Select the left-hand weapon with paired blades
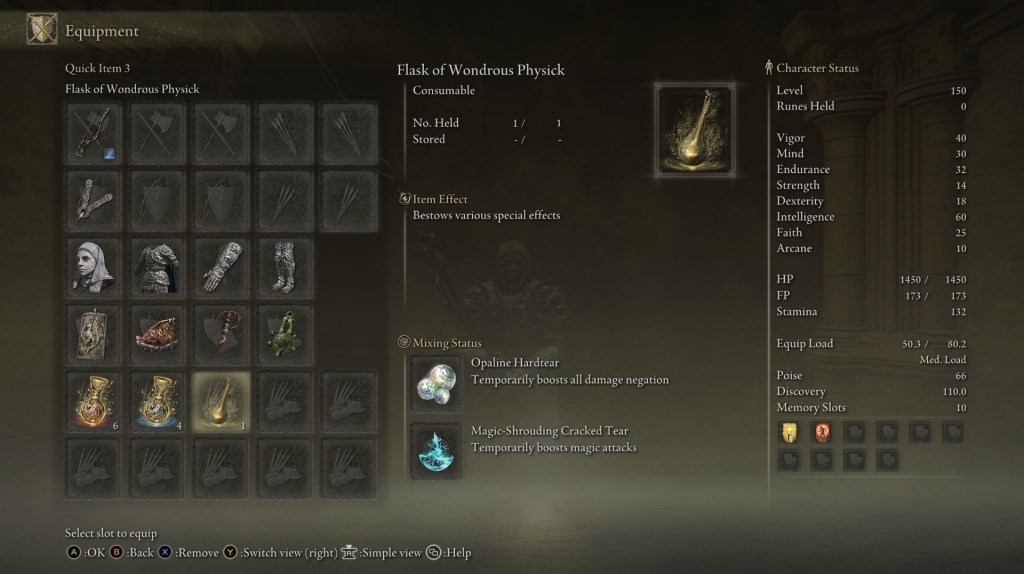The image size is (1024, 574). pos(95,198)
